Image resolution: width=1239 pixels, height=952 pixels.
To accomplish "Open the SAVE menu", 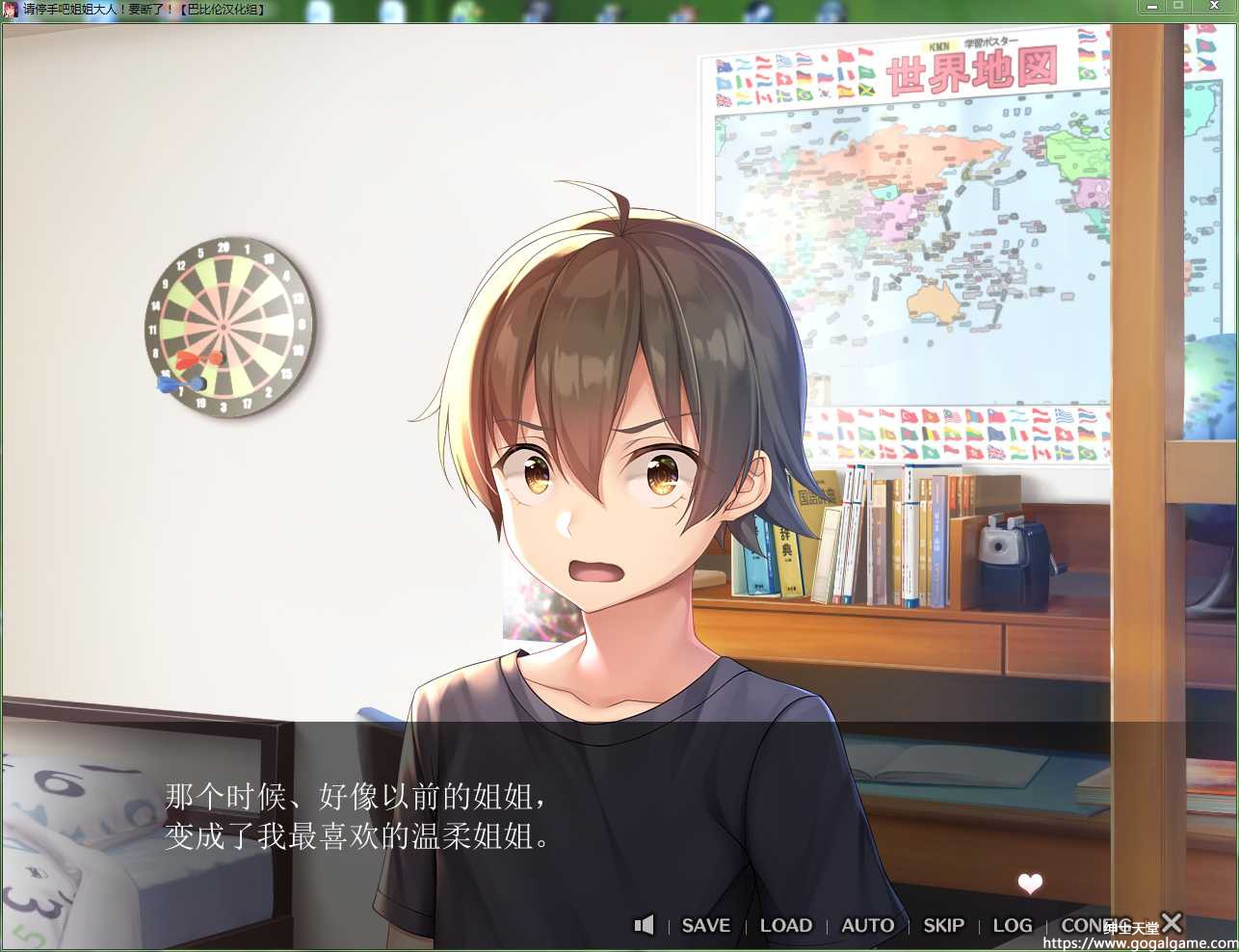I will point(705,925).
